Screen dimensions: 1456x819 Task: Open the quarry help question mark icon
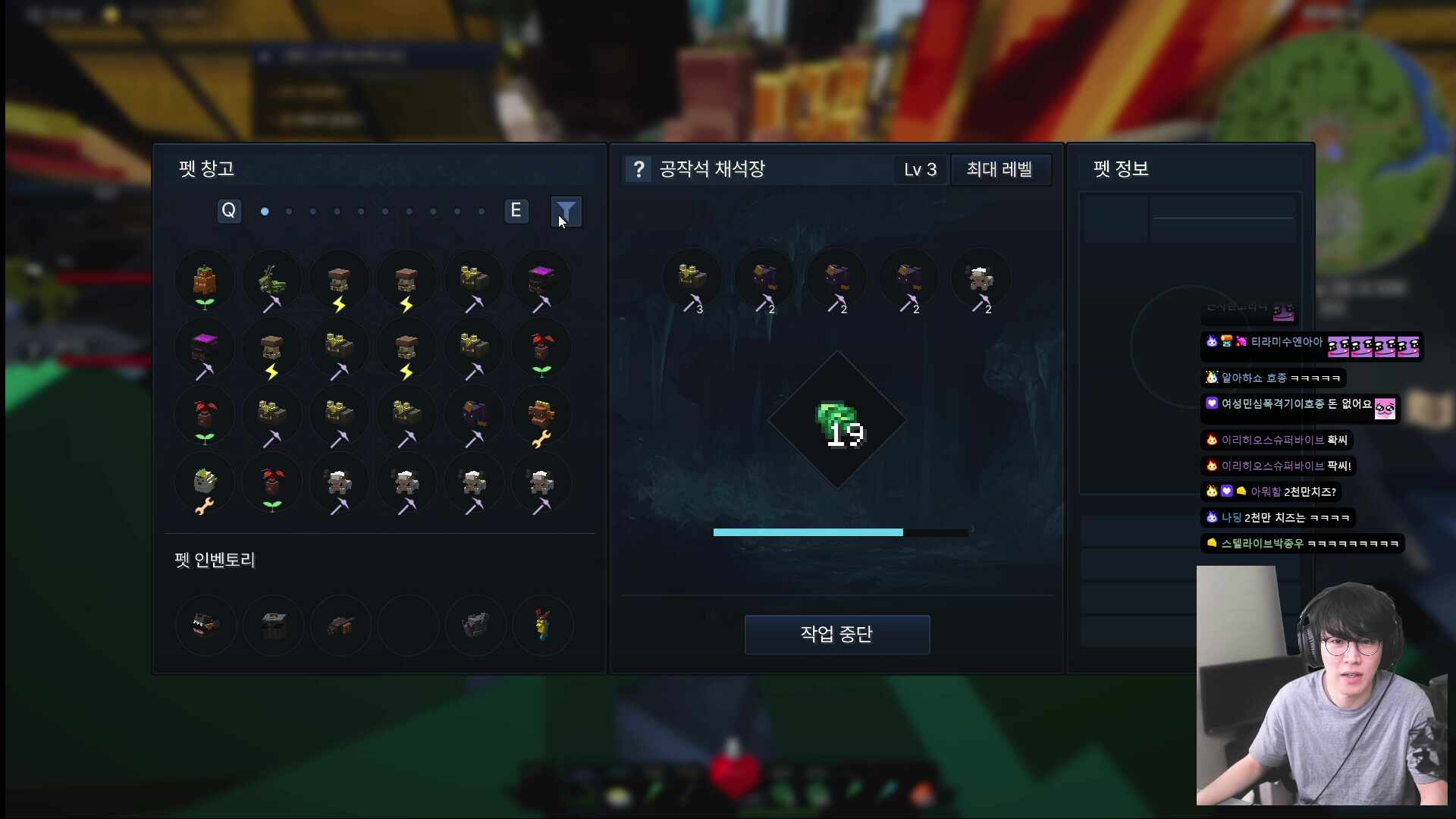pos(639,169)
